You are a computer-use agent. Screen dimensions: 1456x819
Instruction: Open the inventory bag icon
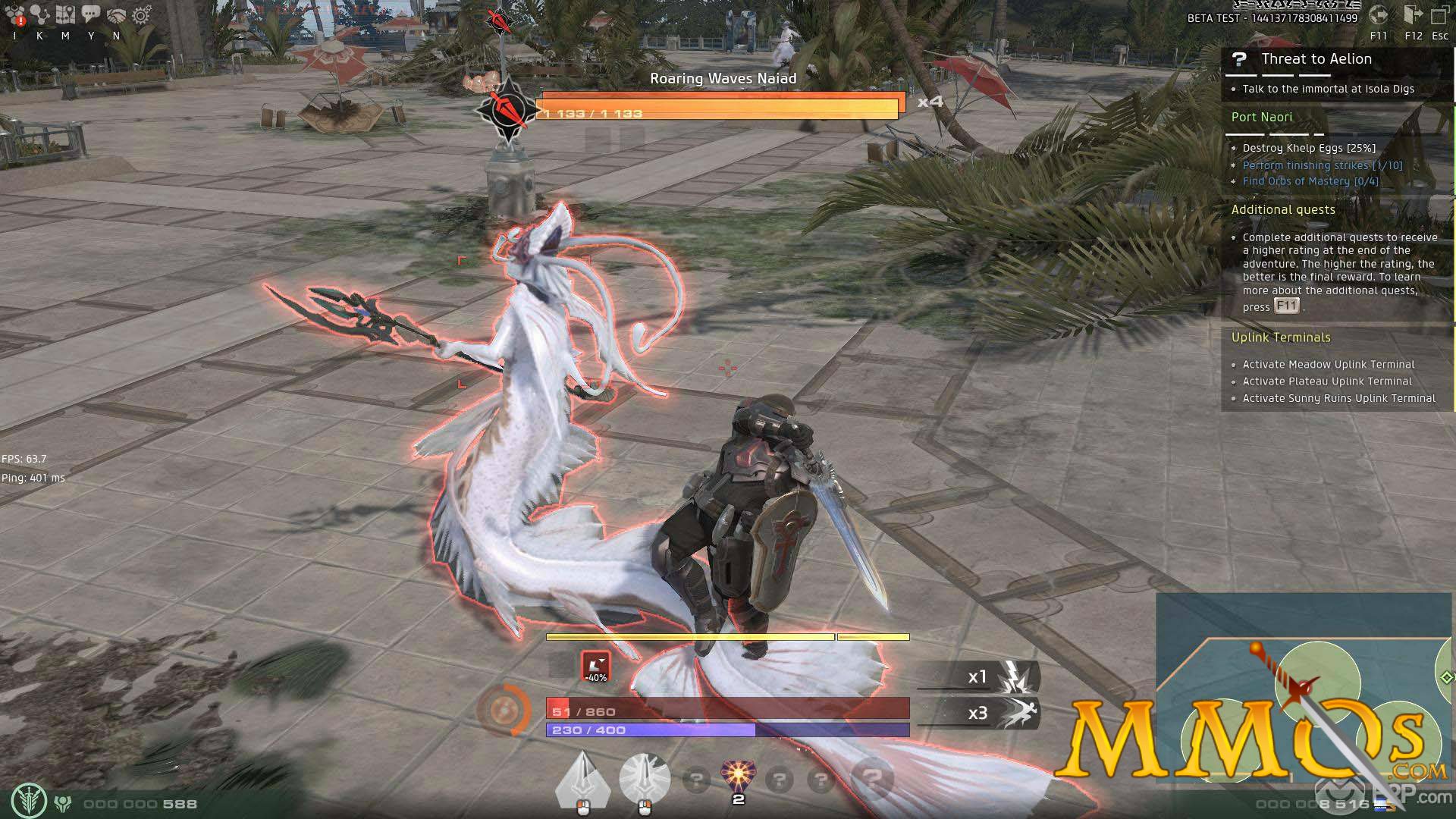click(x=14, y=11)
